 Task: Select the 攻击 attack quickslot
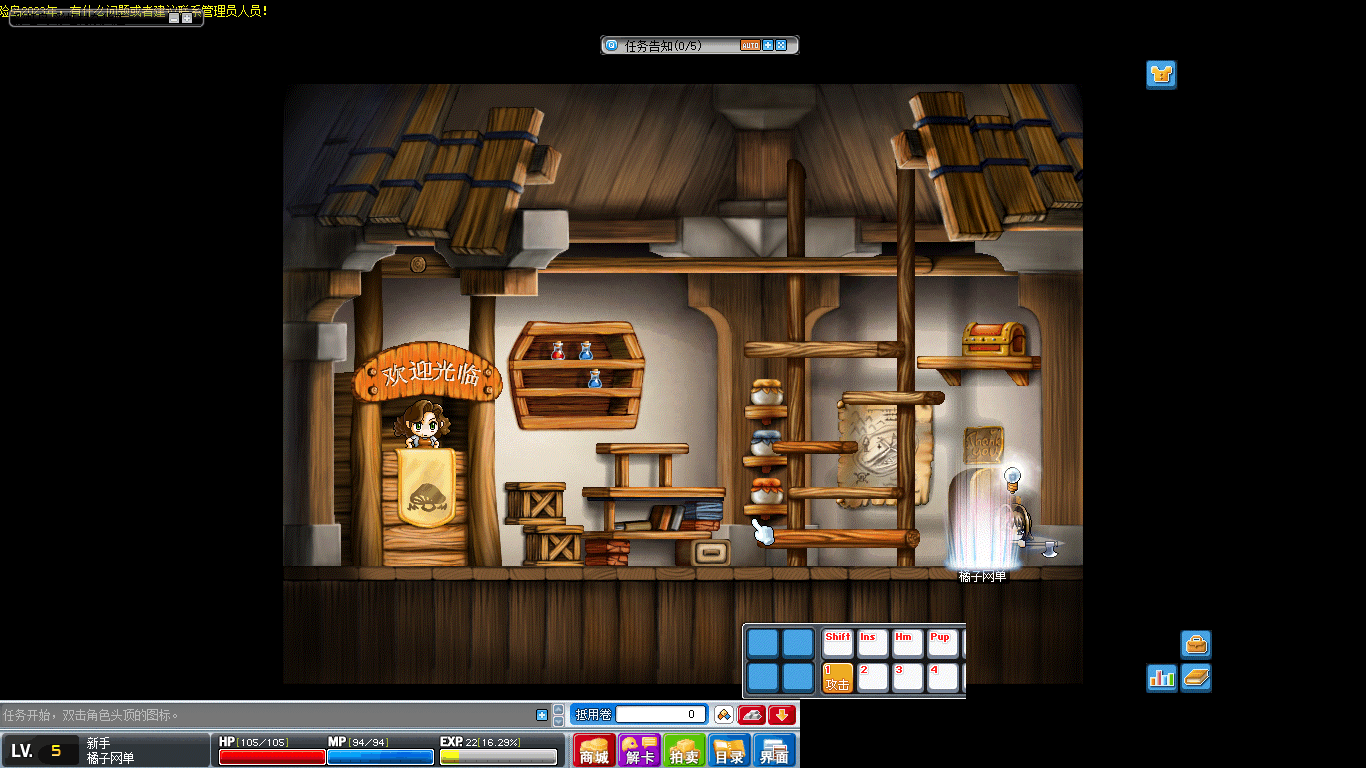click(x=837, y=677)
